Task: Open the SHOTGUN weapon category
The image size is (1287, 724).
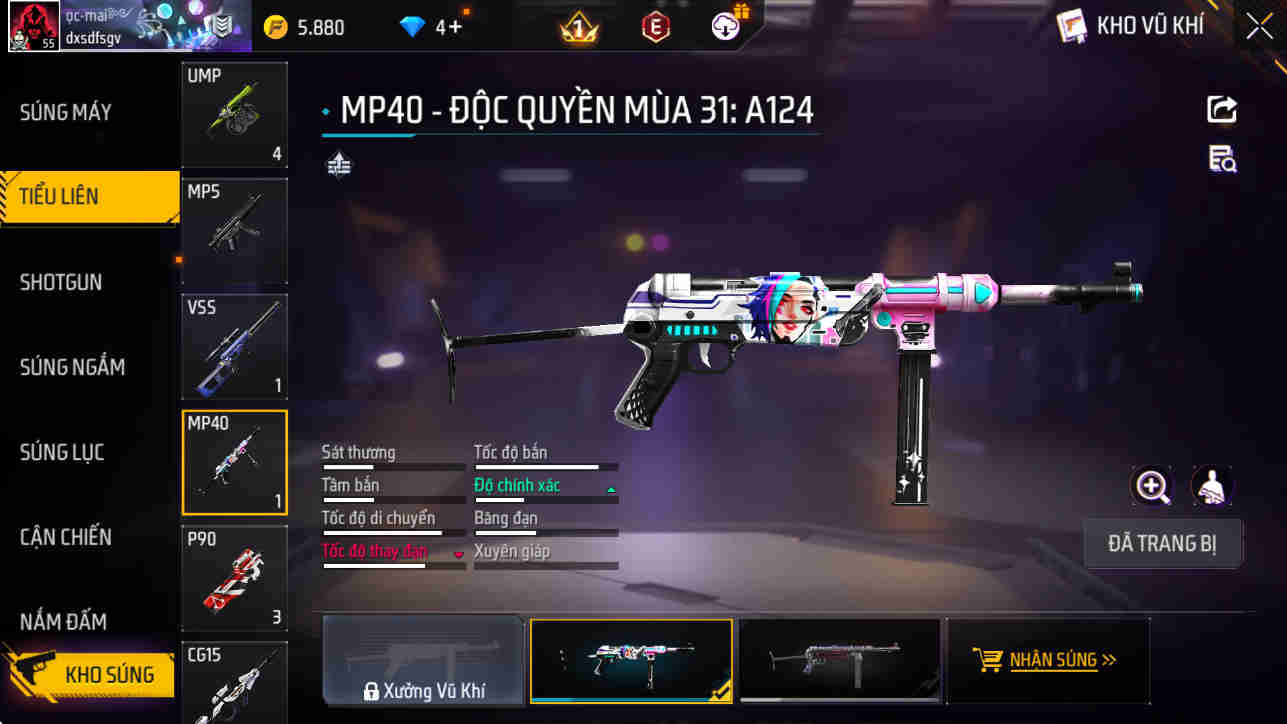Action: point(61,282)
